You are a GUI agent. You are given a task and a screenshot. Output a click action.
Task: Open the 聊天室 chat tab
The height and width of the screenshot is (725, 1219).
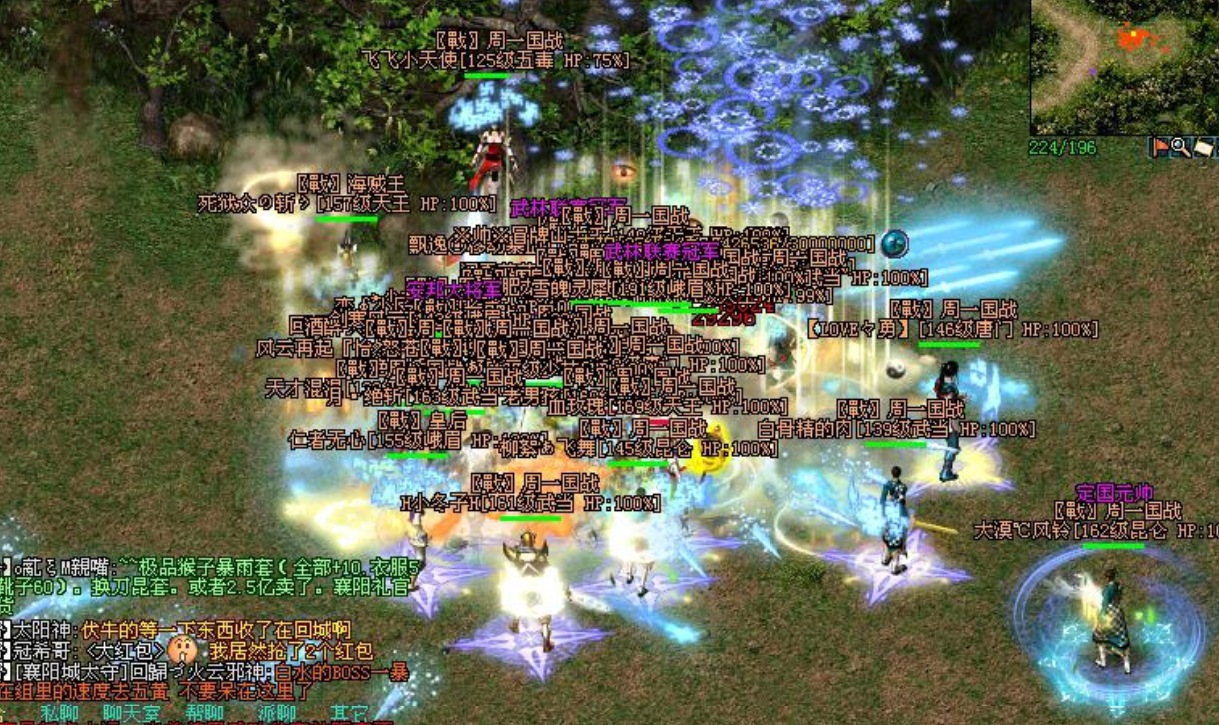pyautogui.click(x=131, y=714)
